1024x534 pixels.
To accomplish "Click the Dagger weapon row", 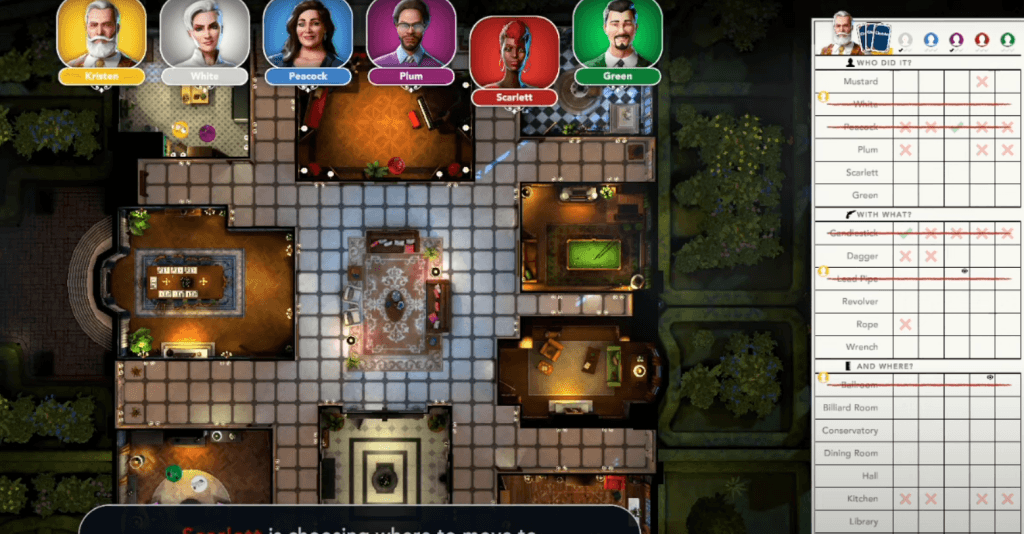I will (860, 256).
